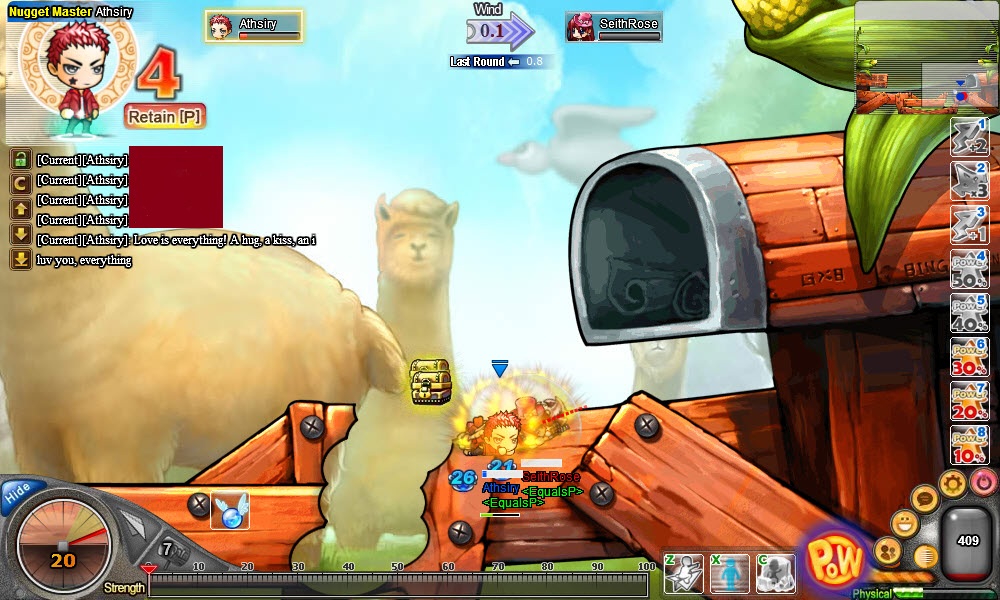Select the Power 40% item
The image size is (1000, 600).
point(969,313)
